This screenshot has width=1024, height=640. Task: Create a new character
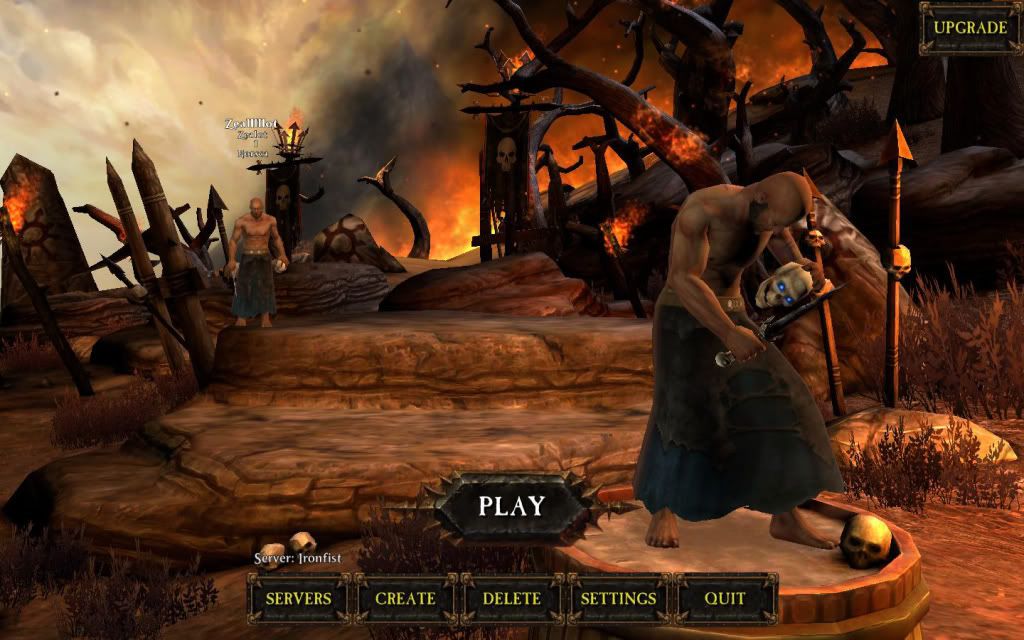pos(405,598)
